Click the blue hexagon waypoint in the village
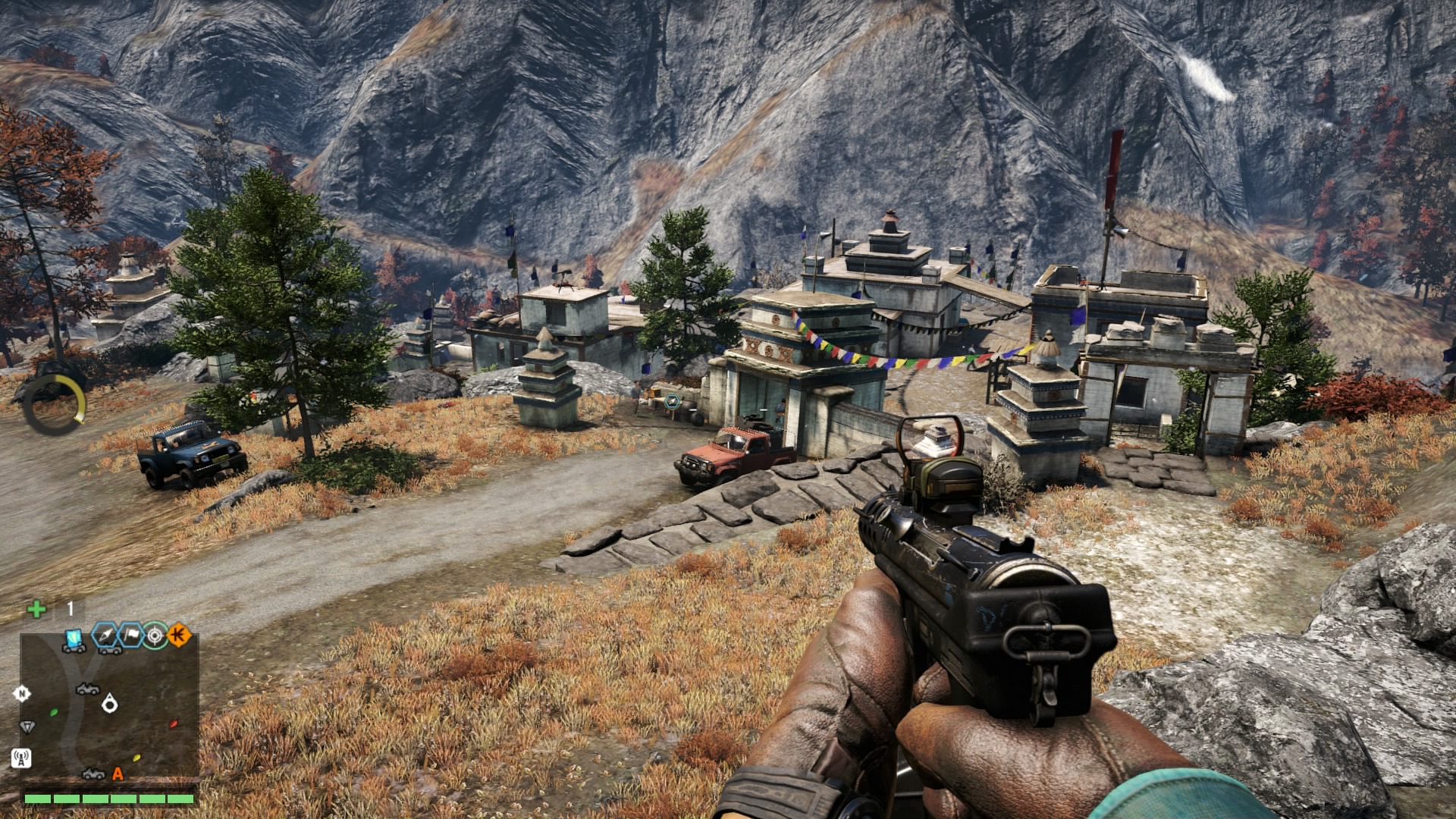The image size is (1456, 819). pyautogui.click(x=672, y=402)
